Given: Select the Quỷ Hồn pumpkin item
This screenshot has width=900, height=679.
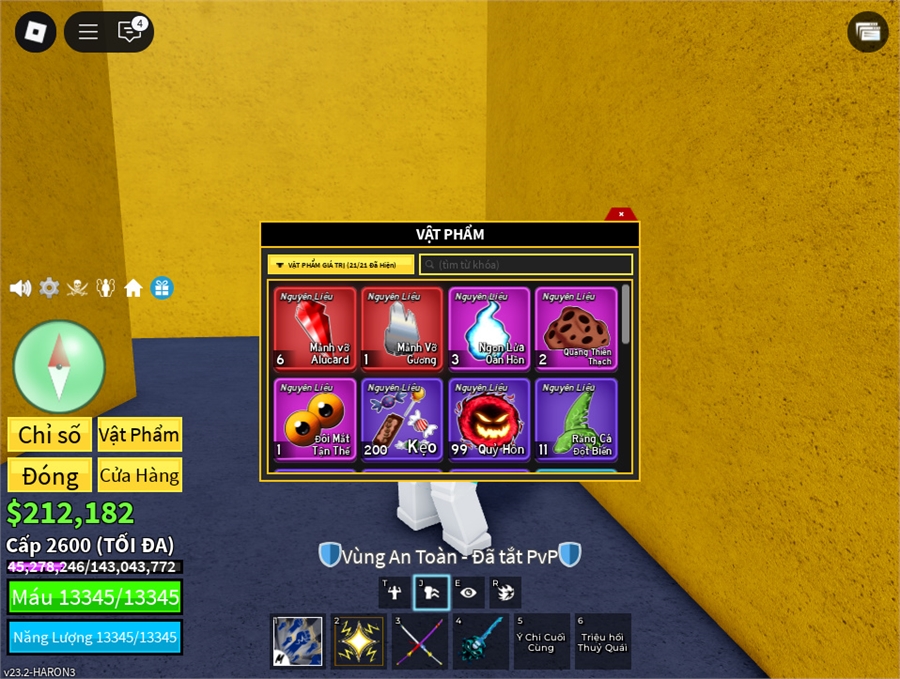Looking at the screenshot, I should pos(488,419).
